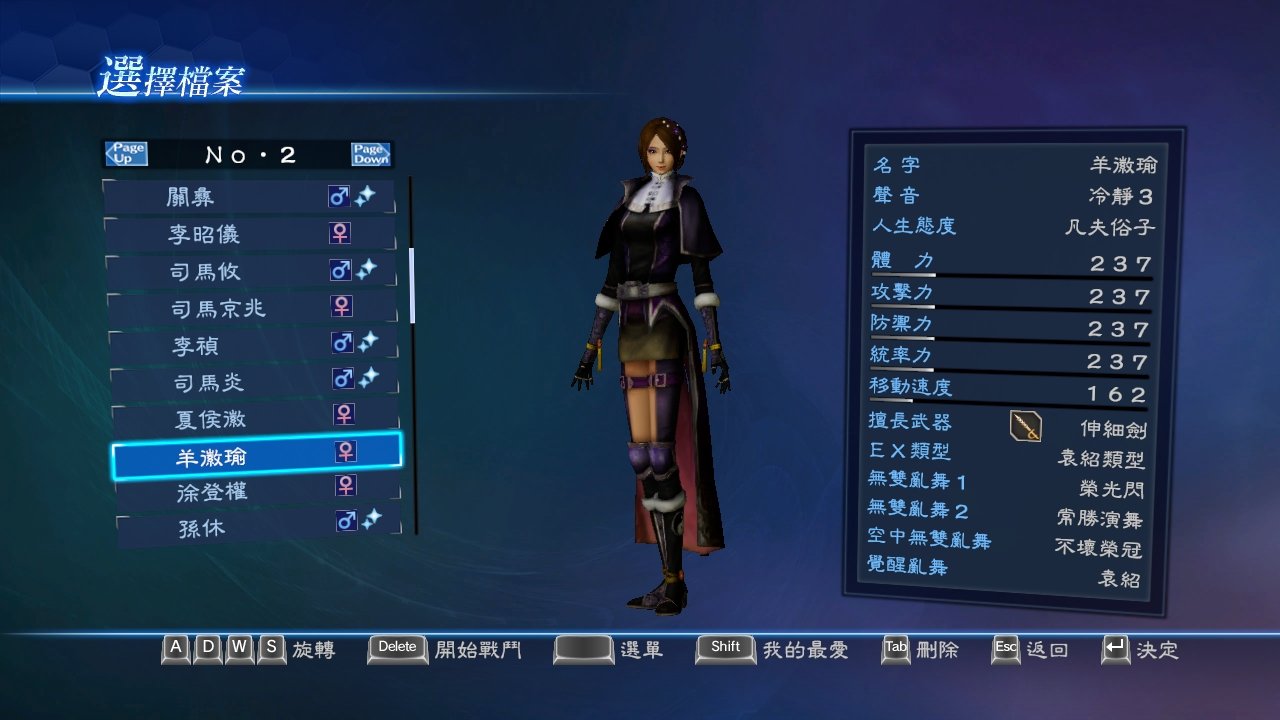Select the 夏侯激 character entry

coord(256,418)
